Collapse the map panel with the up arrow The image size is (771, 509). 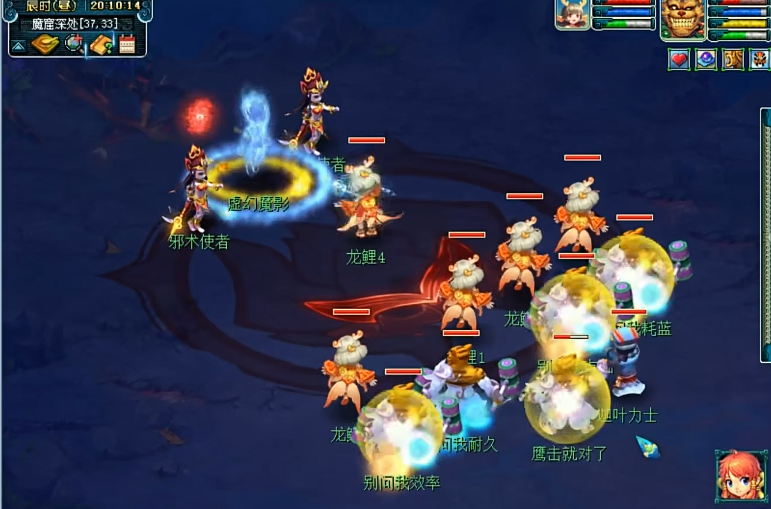[19, 45]
